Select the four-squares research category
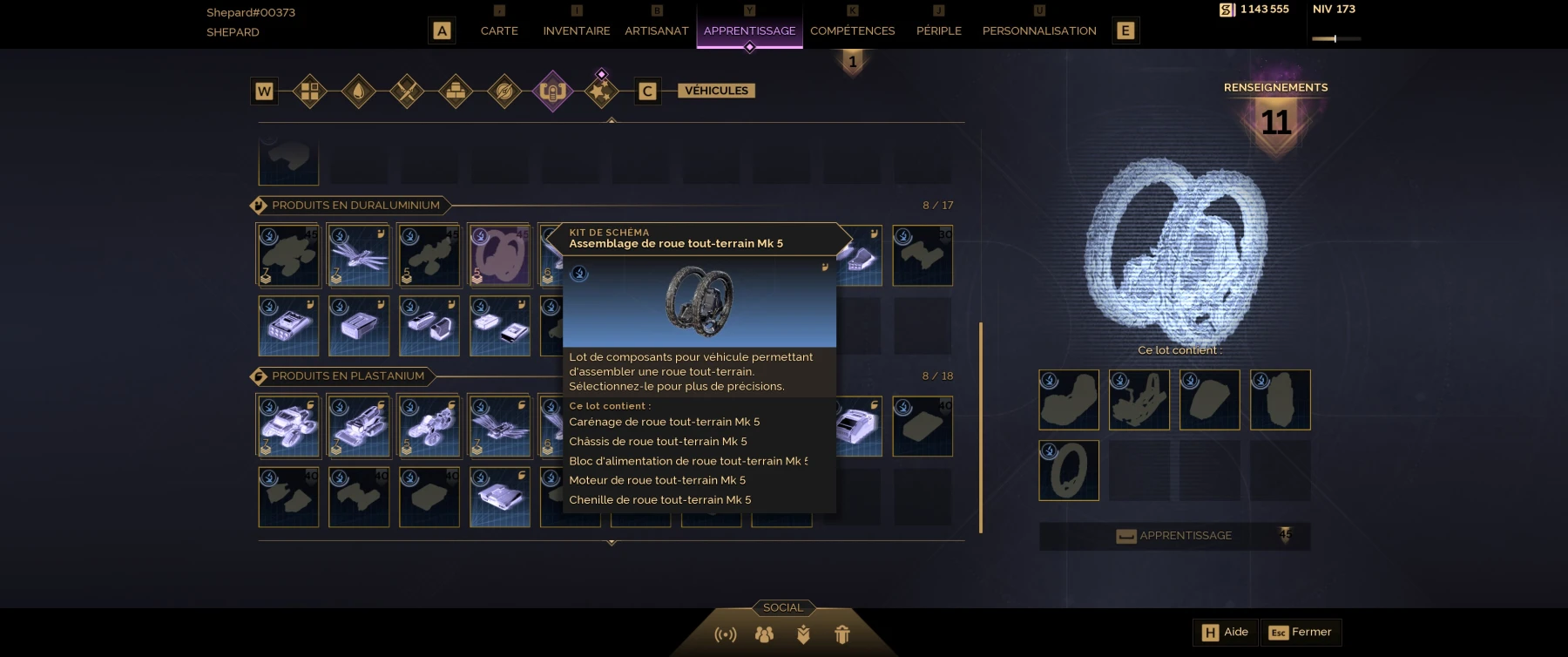The width and height of the screenshot is (1568, 657). 309,91
